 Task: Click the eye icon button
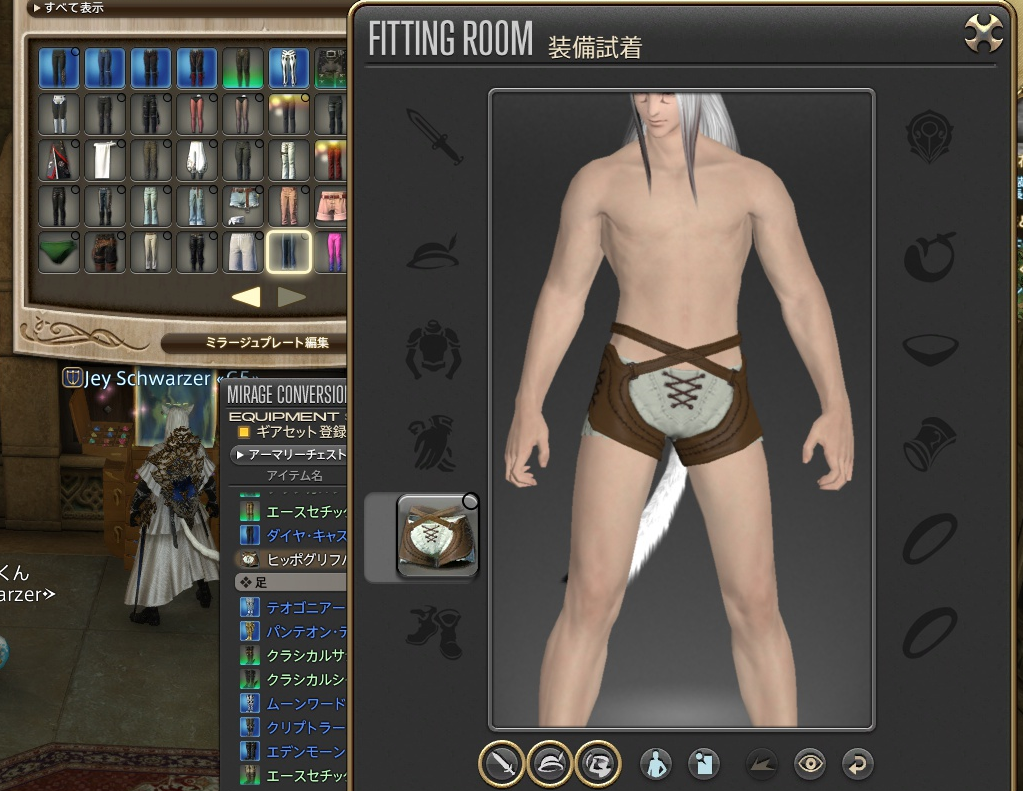tap(809, 765)
